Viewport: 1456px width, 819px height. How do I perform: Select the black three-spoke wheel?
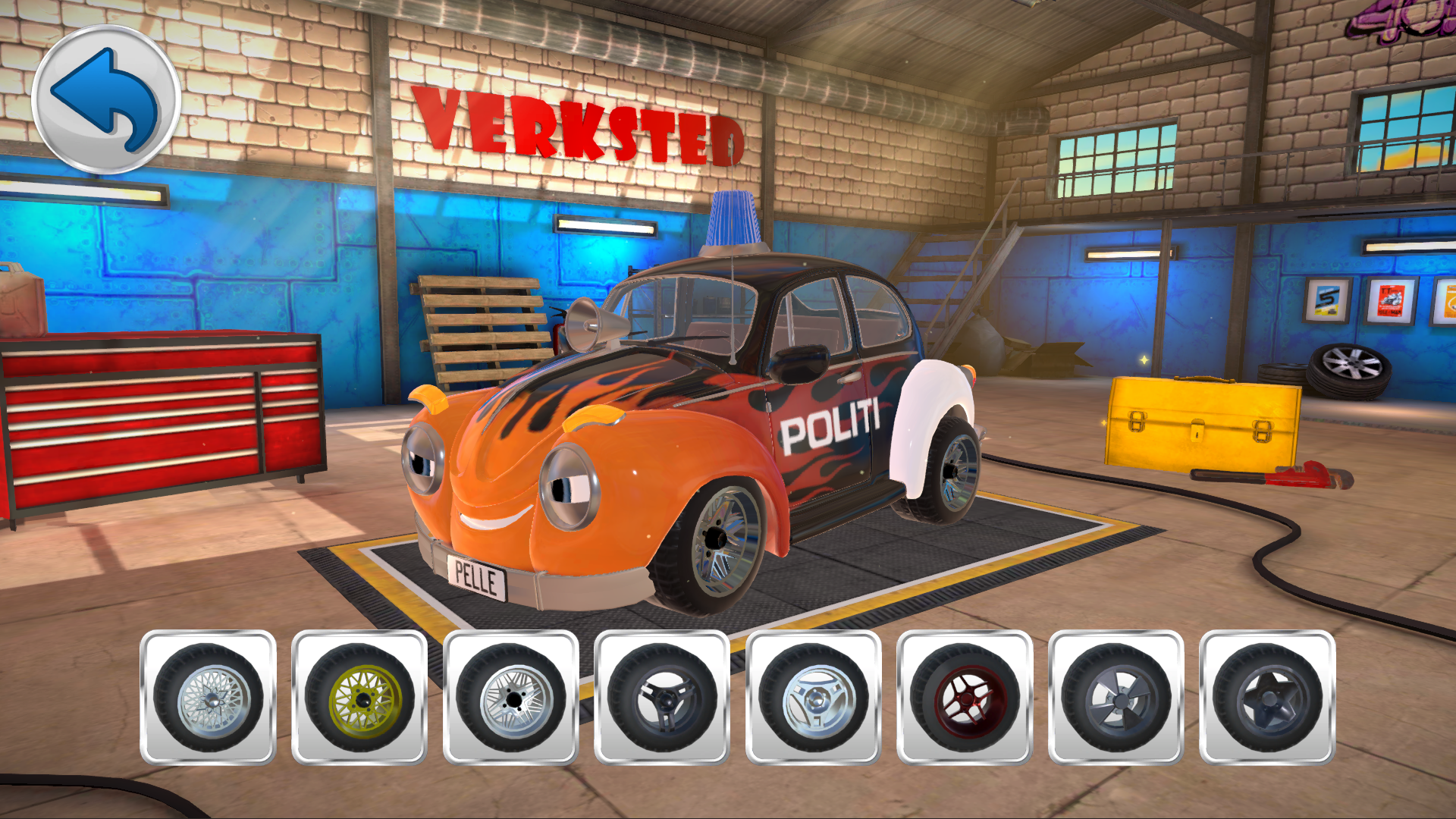(x=662, y=697)
